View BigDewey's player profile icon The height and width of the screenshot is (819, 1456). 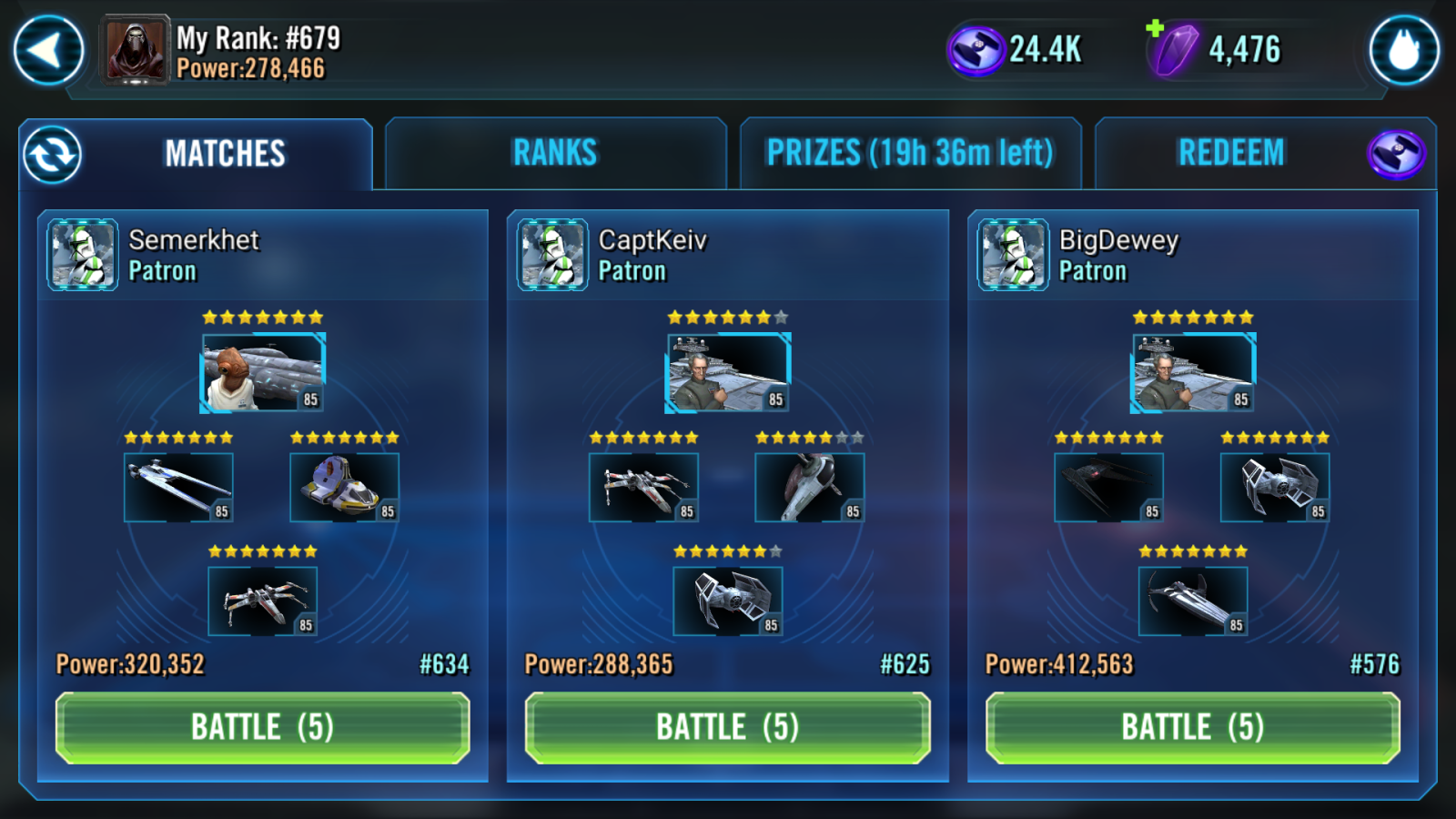(x=1013, y=255)
